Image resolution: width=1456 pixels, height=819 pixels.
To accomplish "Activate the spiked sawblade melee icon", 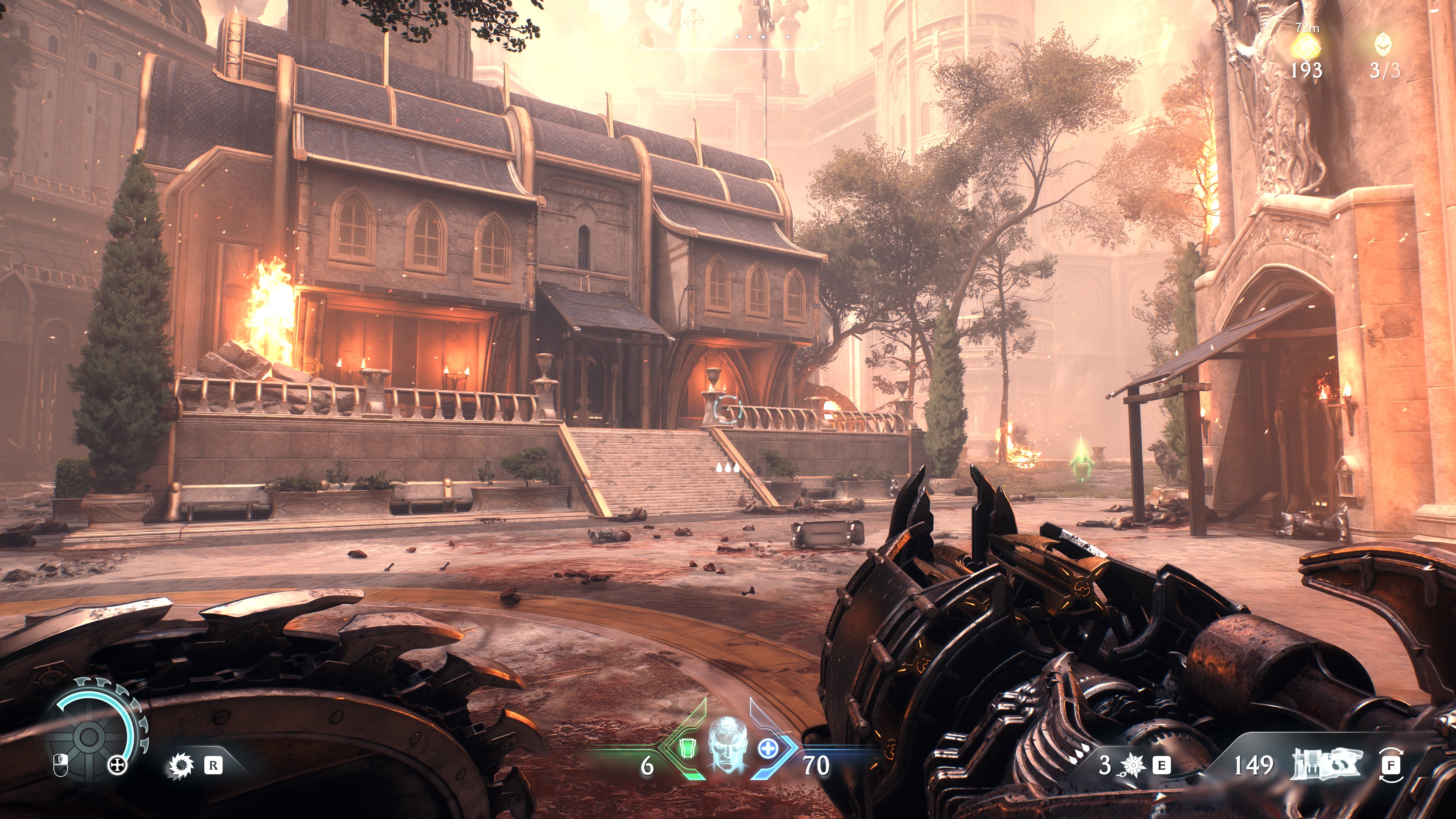I will tap(182, 765).
